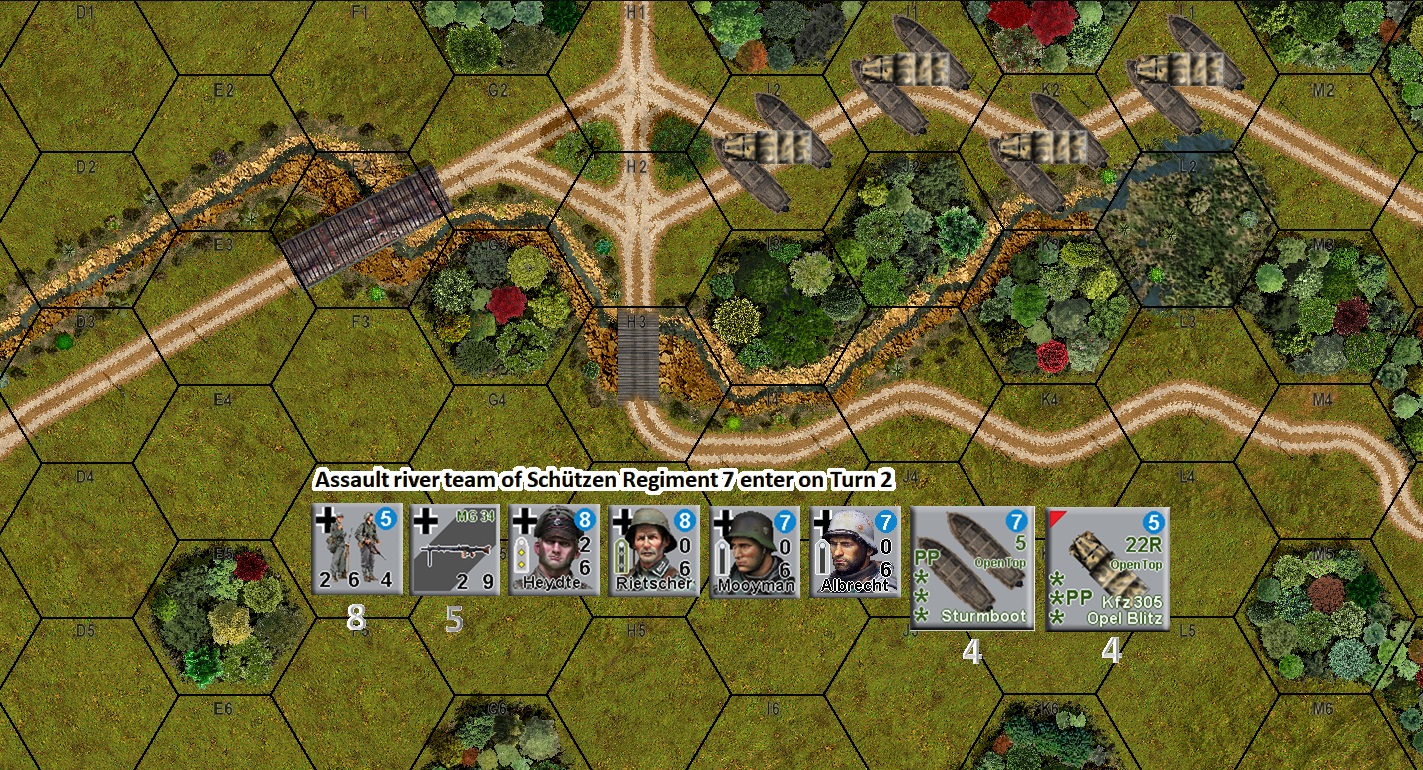This screenshot has height=770, width=1423.
Task: Select the Heydte leader counter
Action: point(555,550)
